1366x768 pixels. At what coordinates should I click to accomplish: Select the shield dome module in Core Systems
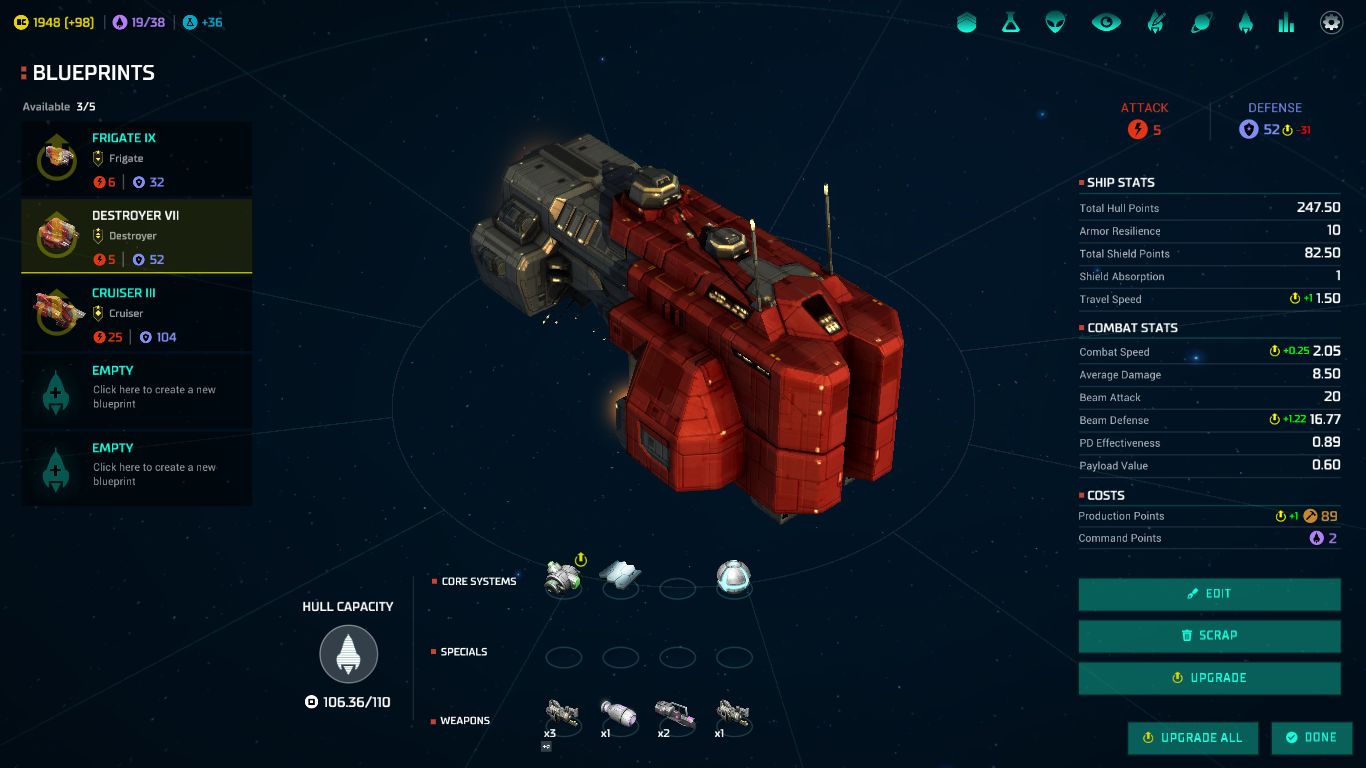734,578
